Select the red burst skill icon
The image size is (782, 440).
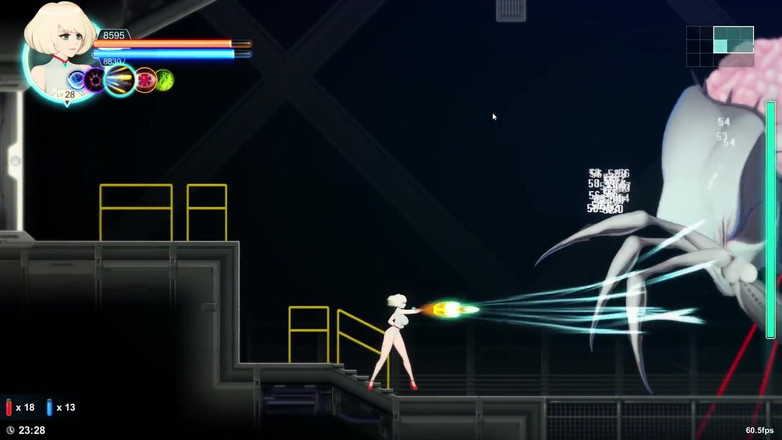145,80
